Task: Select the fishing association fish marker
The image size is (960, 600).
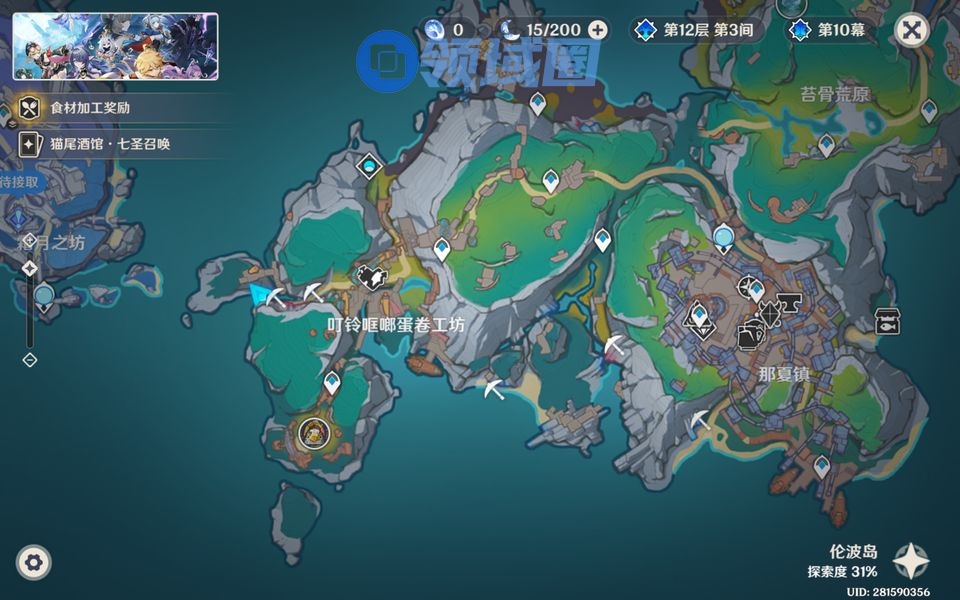Action: [x=886, y=321]
